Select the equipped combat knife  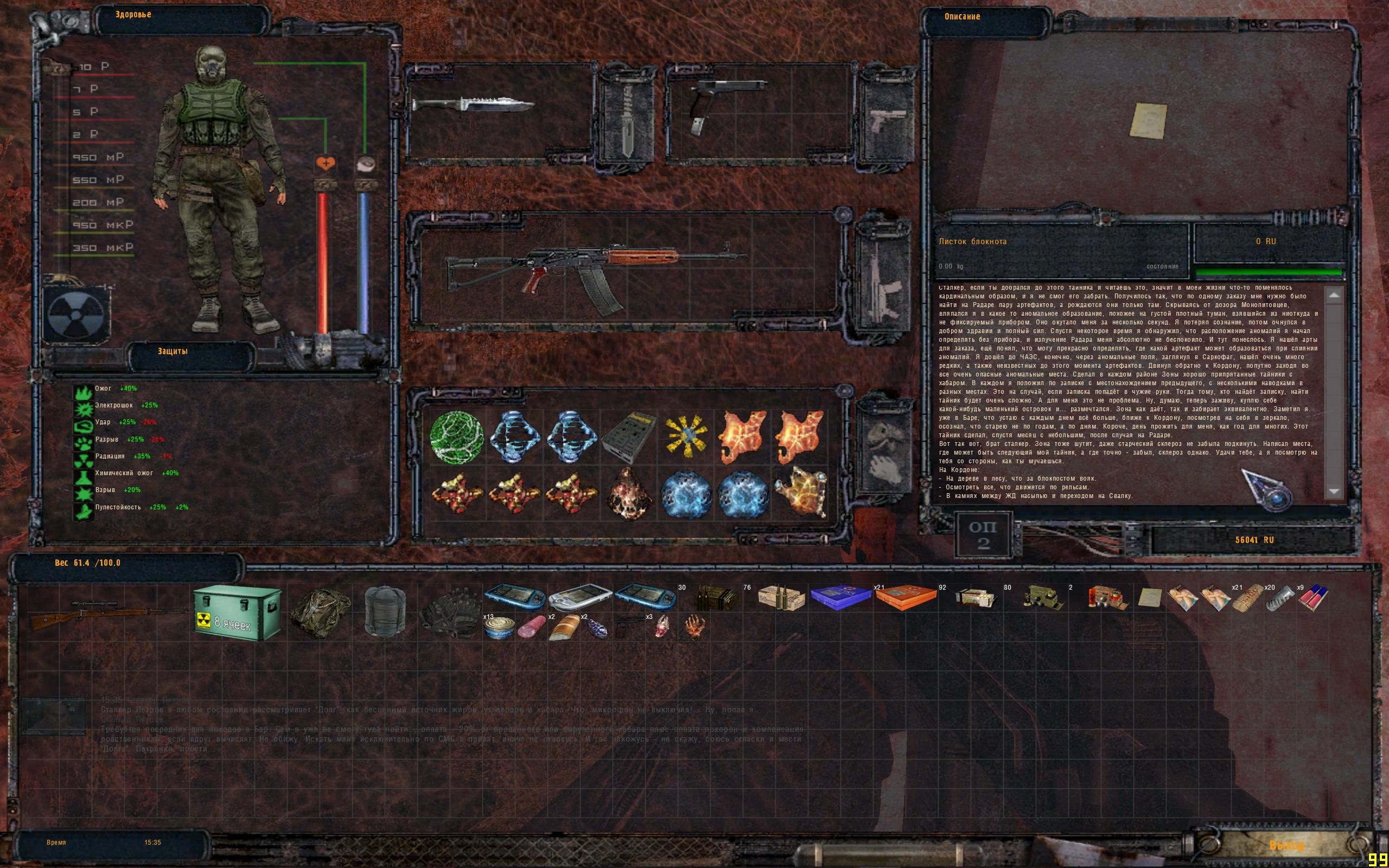(474, 106)
